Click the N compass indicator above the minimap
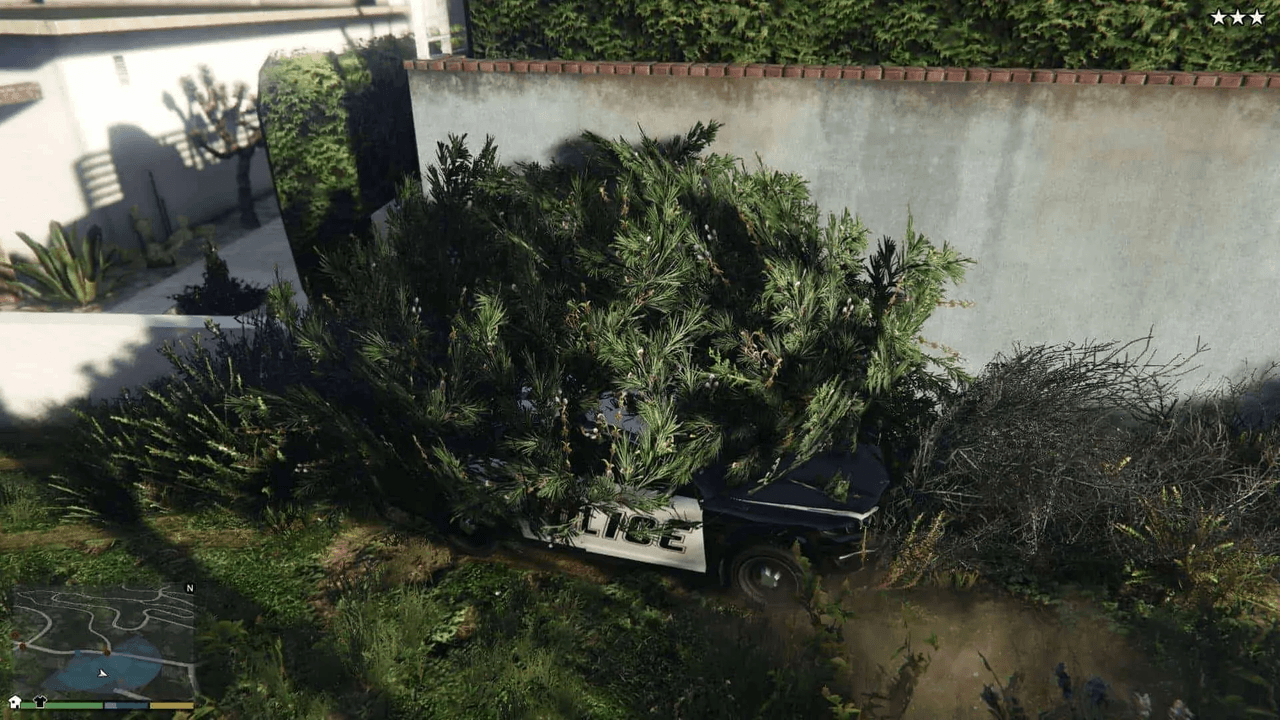The width and height of the screenshot is (1280, 720). tap(190, 588)
